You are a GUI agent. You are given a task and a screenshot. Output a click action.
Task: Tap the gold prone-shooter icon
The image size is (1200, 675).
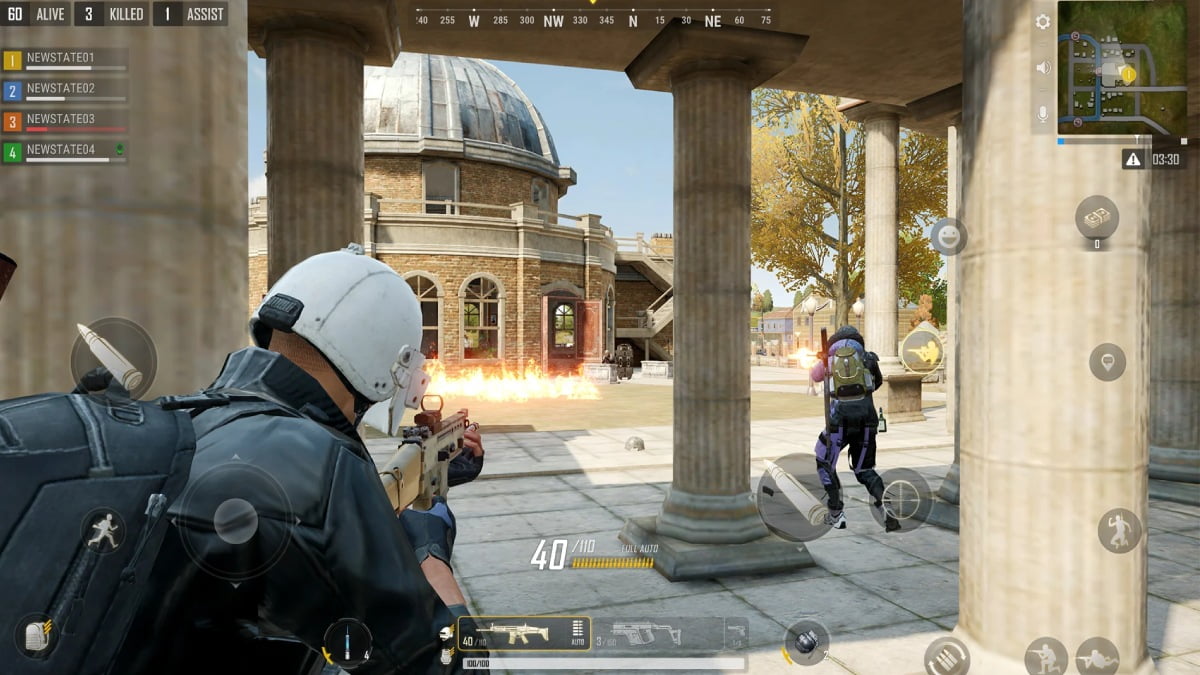tap(921, 351)
